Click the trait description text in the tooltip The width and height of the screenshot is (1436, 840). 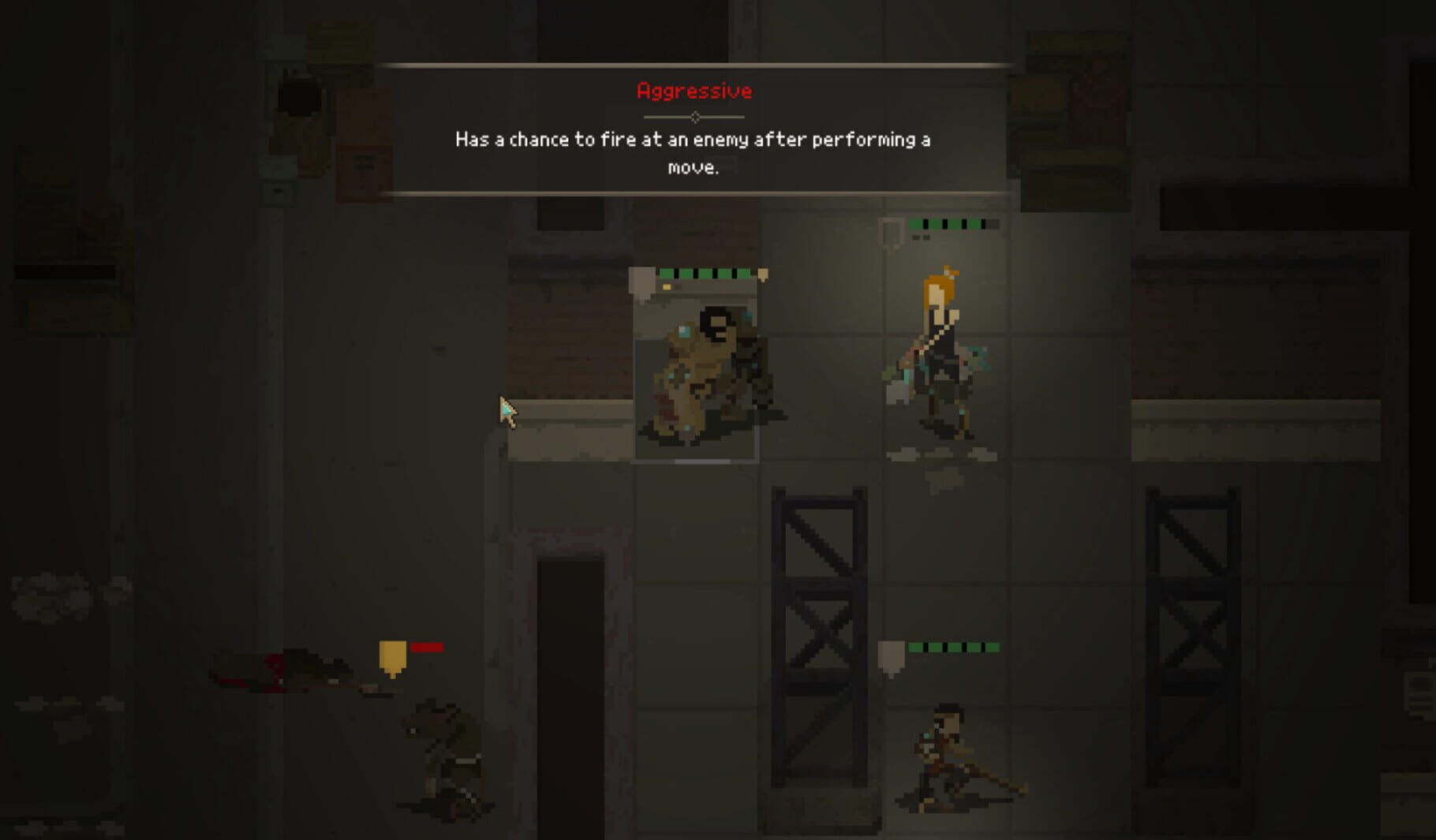[693, 152]
